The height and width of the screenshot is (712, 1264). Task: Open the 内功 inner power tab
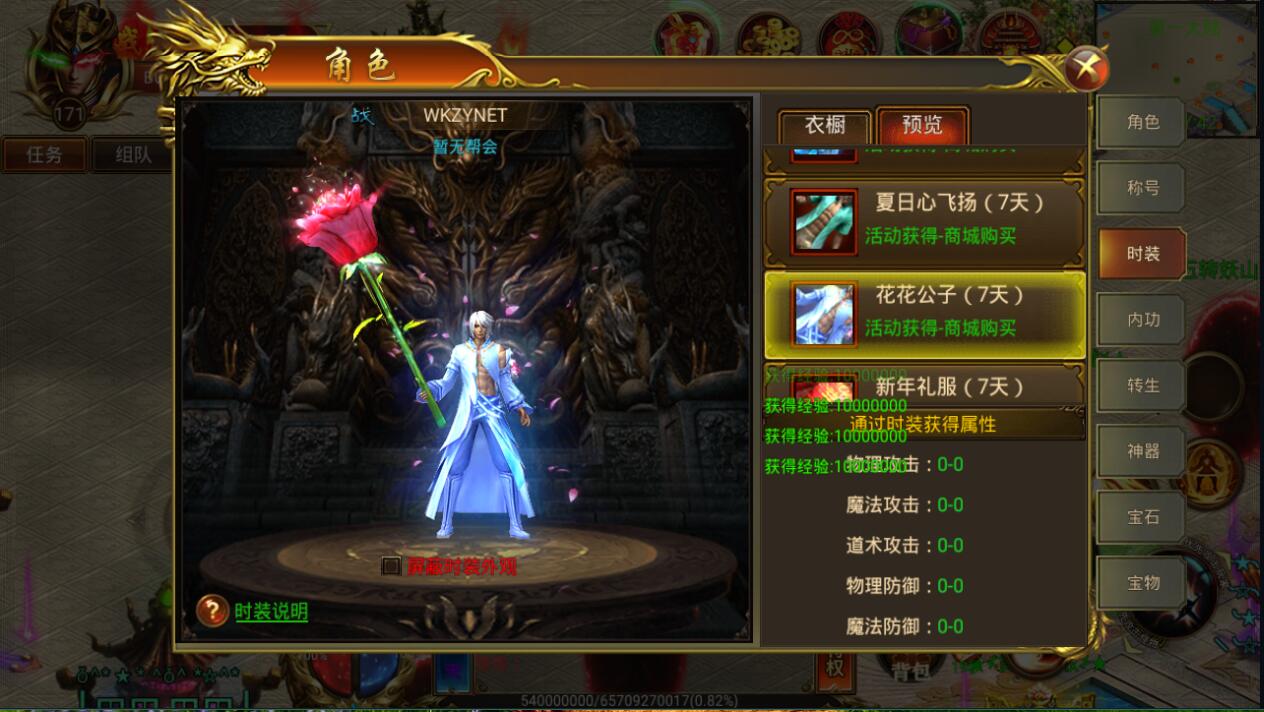coord(1142,320)
